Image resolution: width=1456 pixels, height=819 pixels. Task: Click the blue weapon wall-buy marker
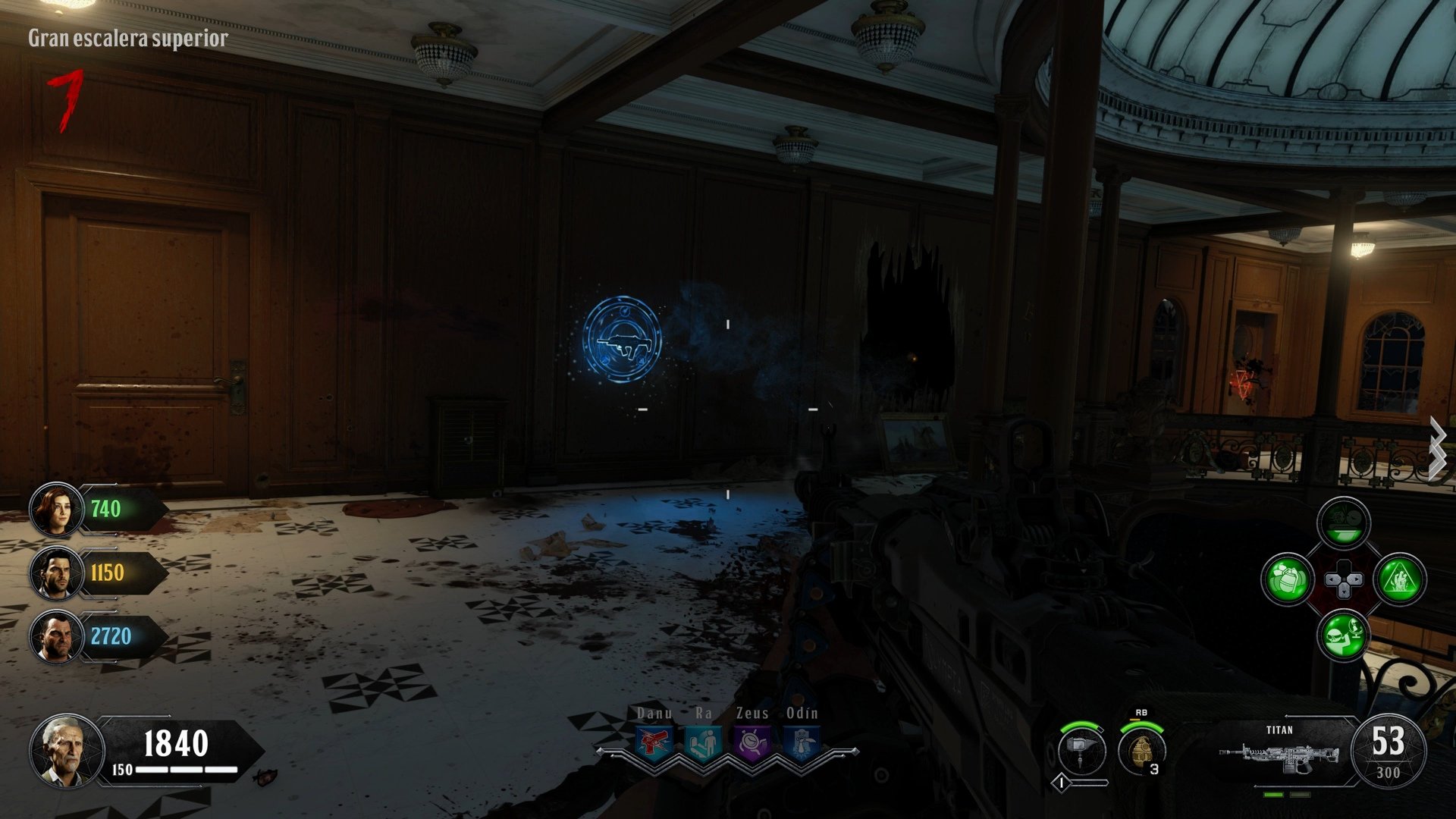click(622, 339)
